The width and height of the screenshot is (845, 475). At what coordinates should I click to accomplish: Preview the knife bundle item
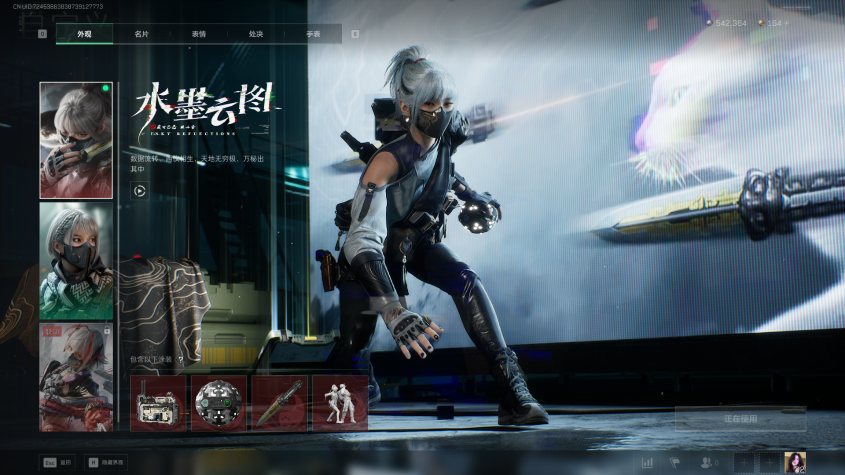click(x=279, y=403)
